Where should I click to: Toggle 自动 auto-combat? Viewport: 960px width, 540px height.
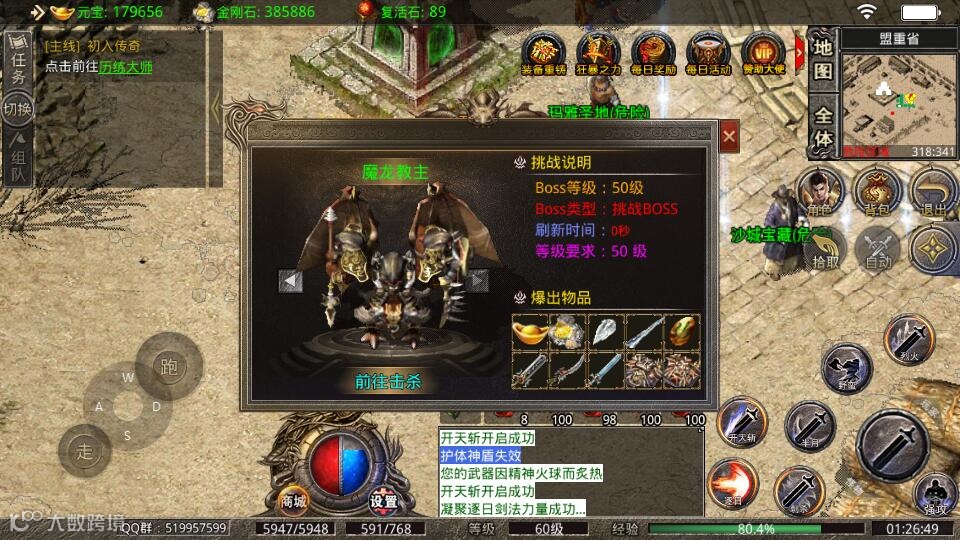[878, 246]
